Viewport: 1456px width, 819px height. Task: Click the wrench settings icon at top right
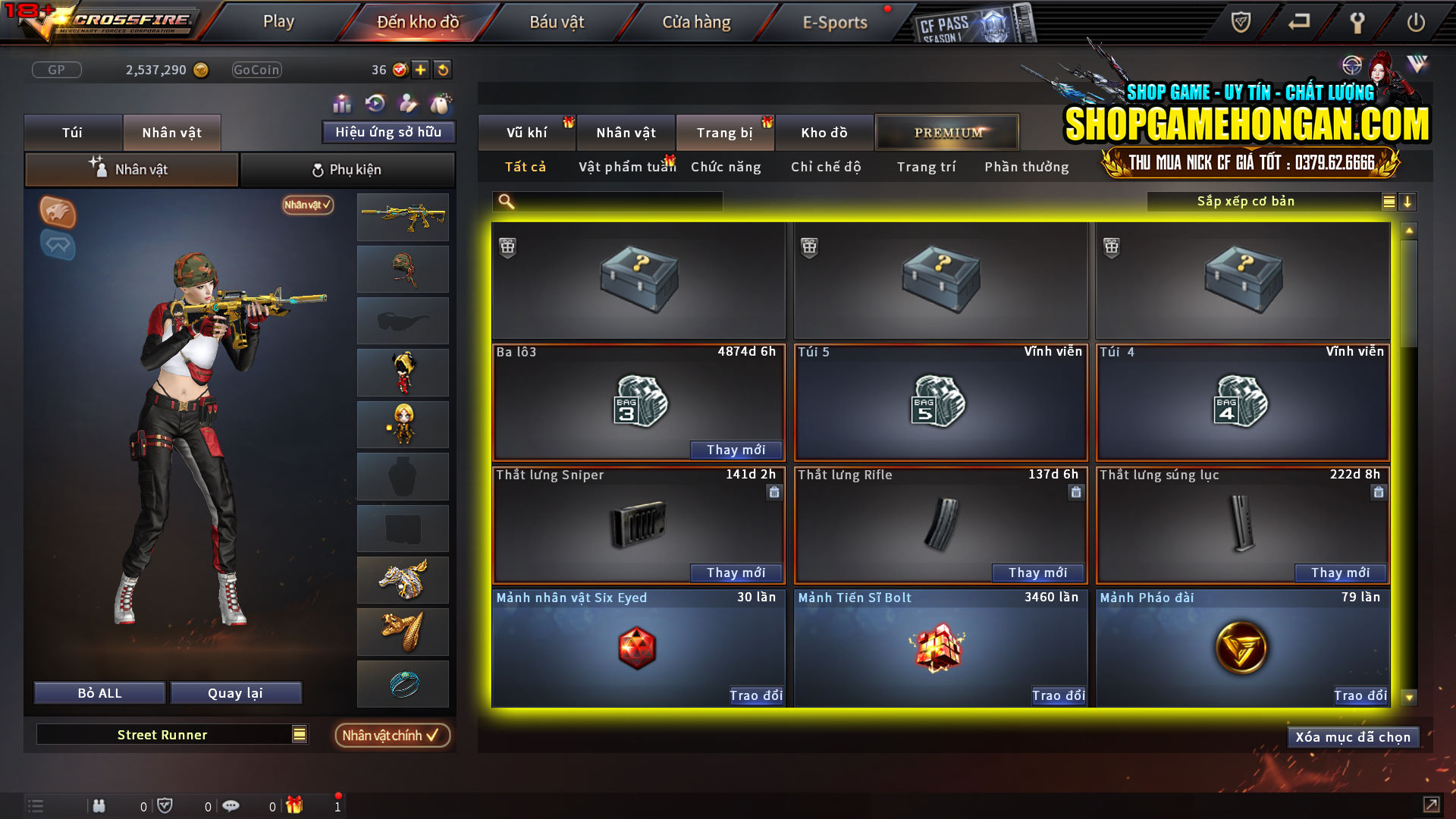(1358, 22)
